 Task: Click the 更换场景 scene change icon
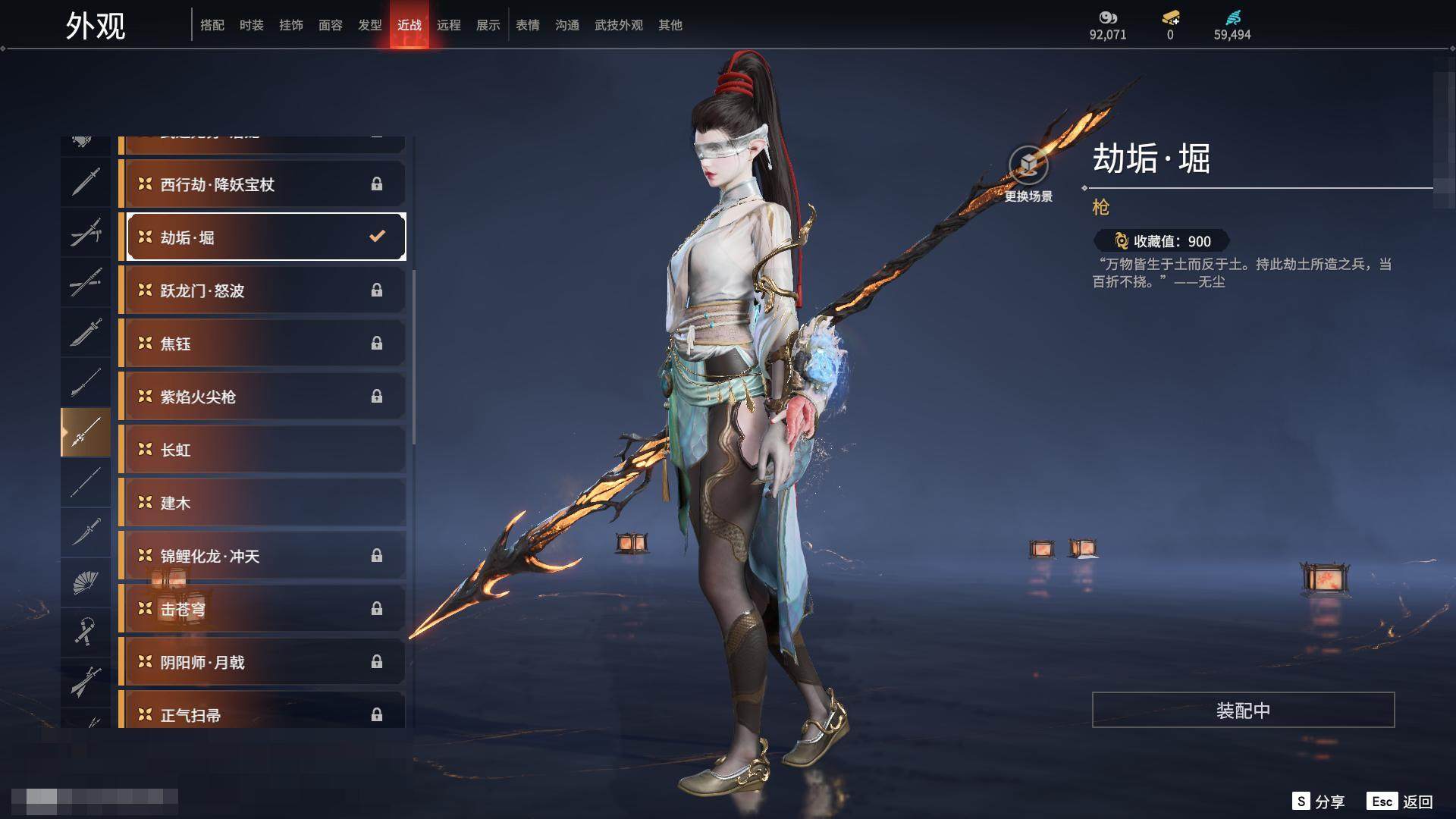pos(1028,166)
